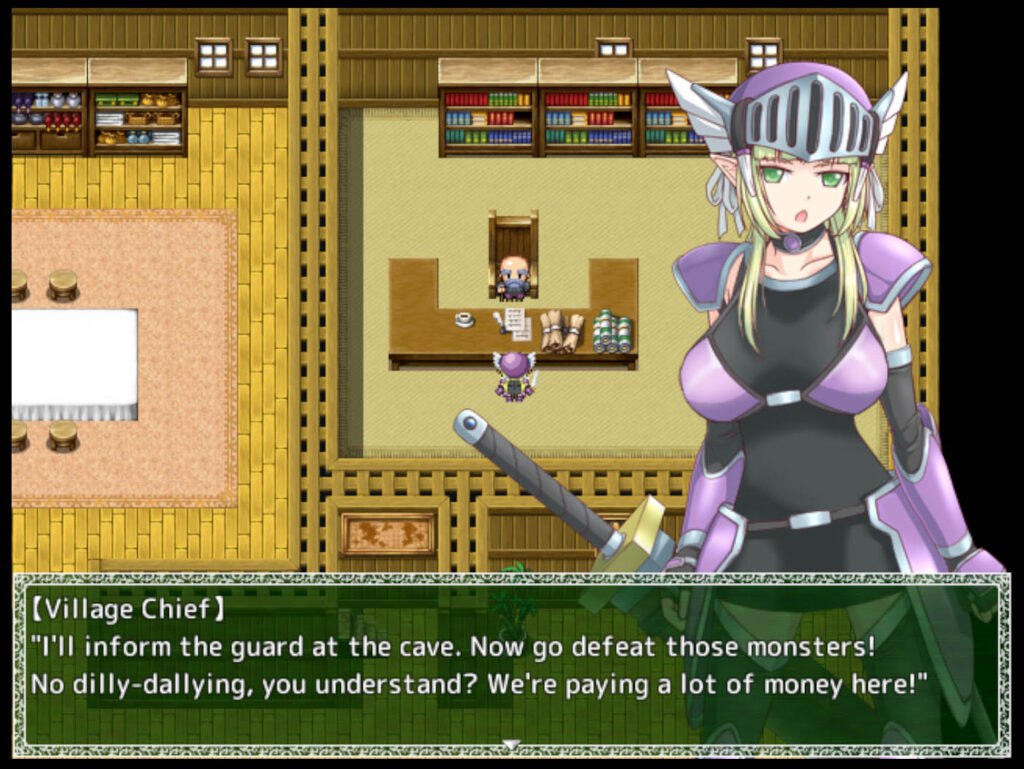
Task: Advance dialogue with the continue arrow
Action: 511,744
